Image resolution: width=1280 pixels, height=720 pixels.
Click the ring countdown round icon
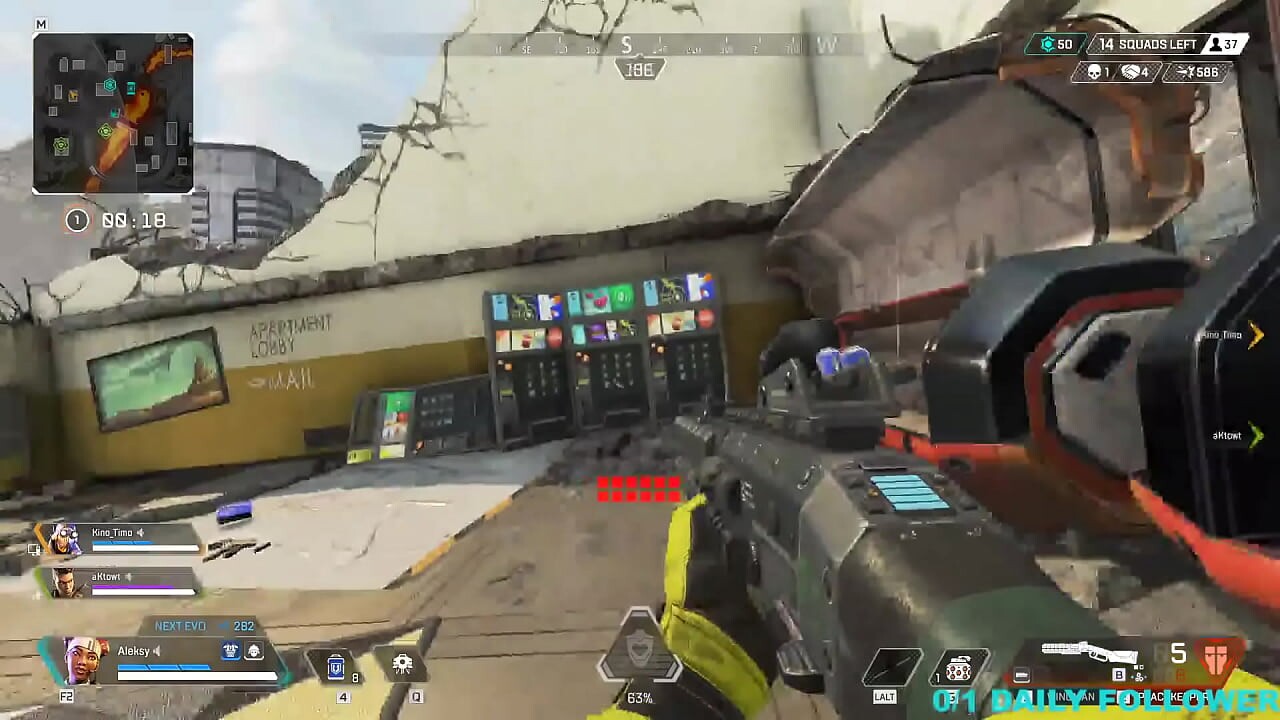click(77, 220)
